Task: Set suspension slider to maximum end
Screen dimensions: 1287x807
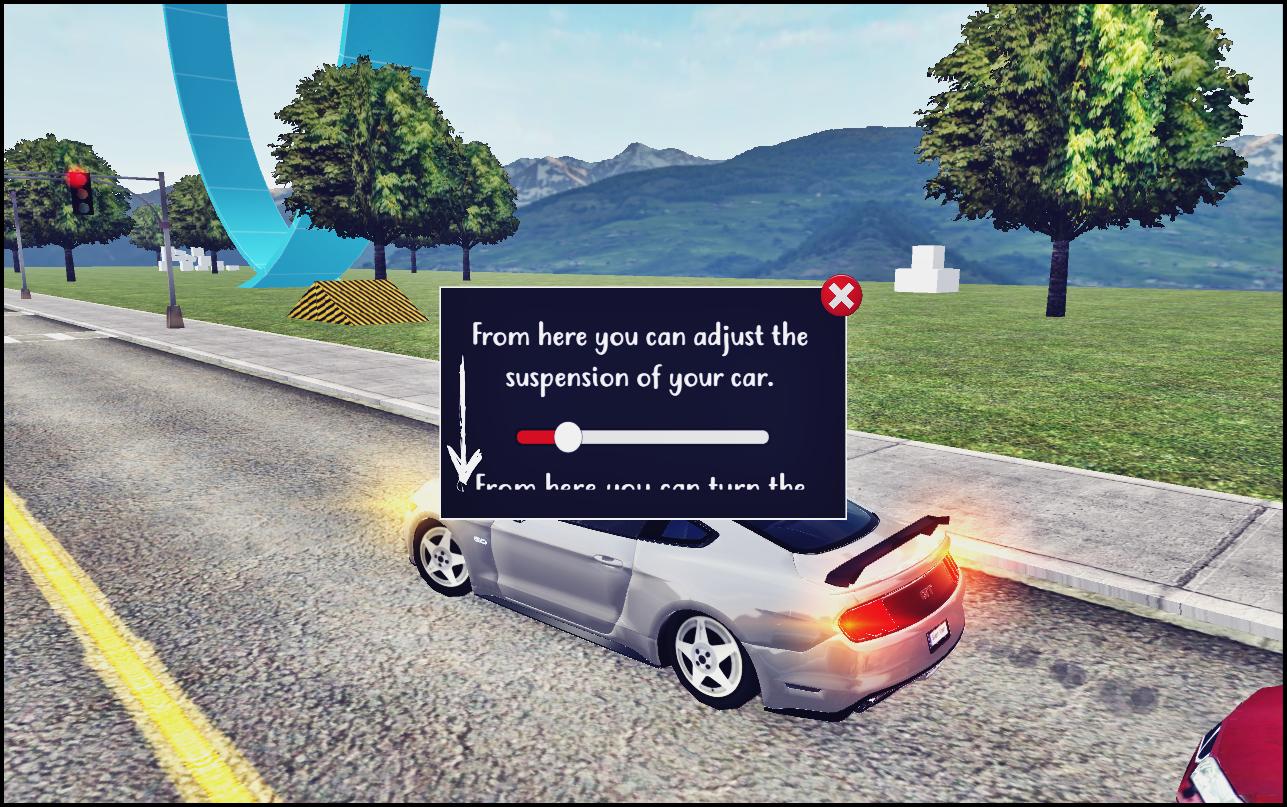Action: coord(764,437)
